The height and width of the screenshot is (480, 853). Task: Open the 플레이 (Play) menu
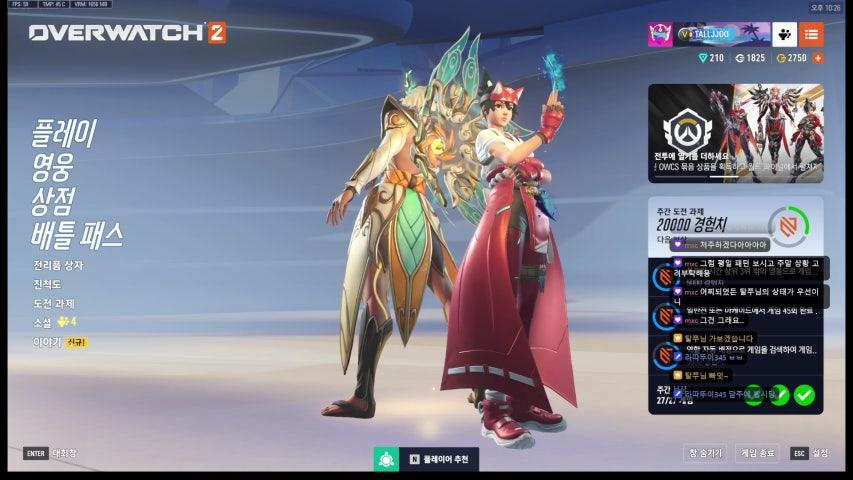tap(65, 134)
